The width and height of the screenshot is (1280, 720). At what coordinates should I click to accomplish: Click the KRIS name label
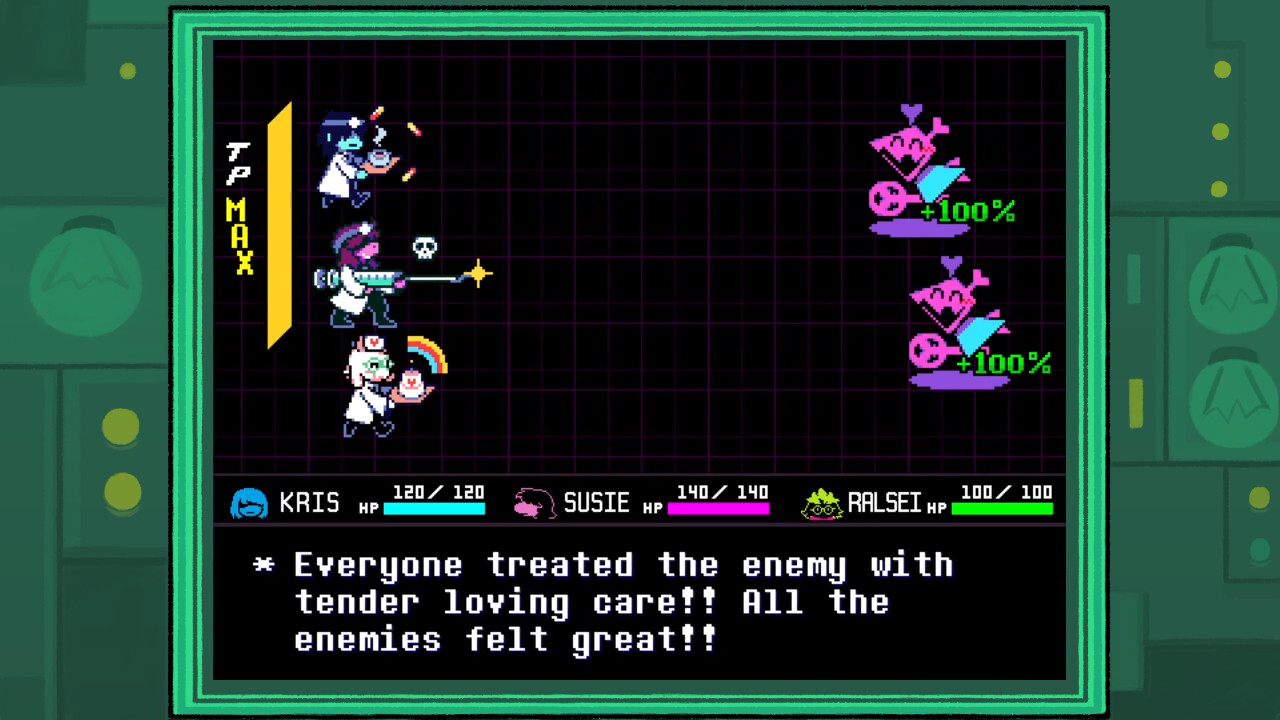point(310,504)
